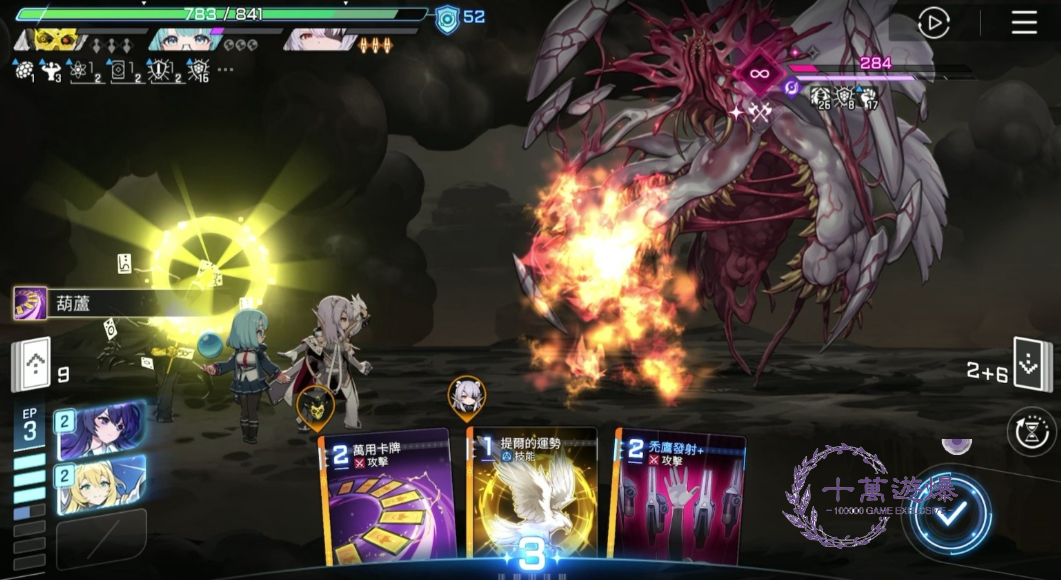1061x580 pixels.
Task: View the discard pile showing 2+6
Action: pos(1032,367)
